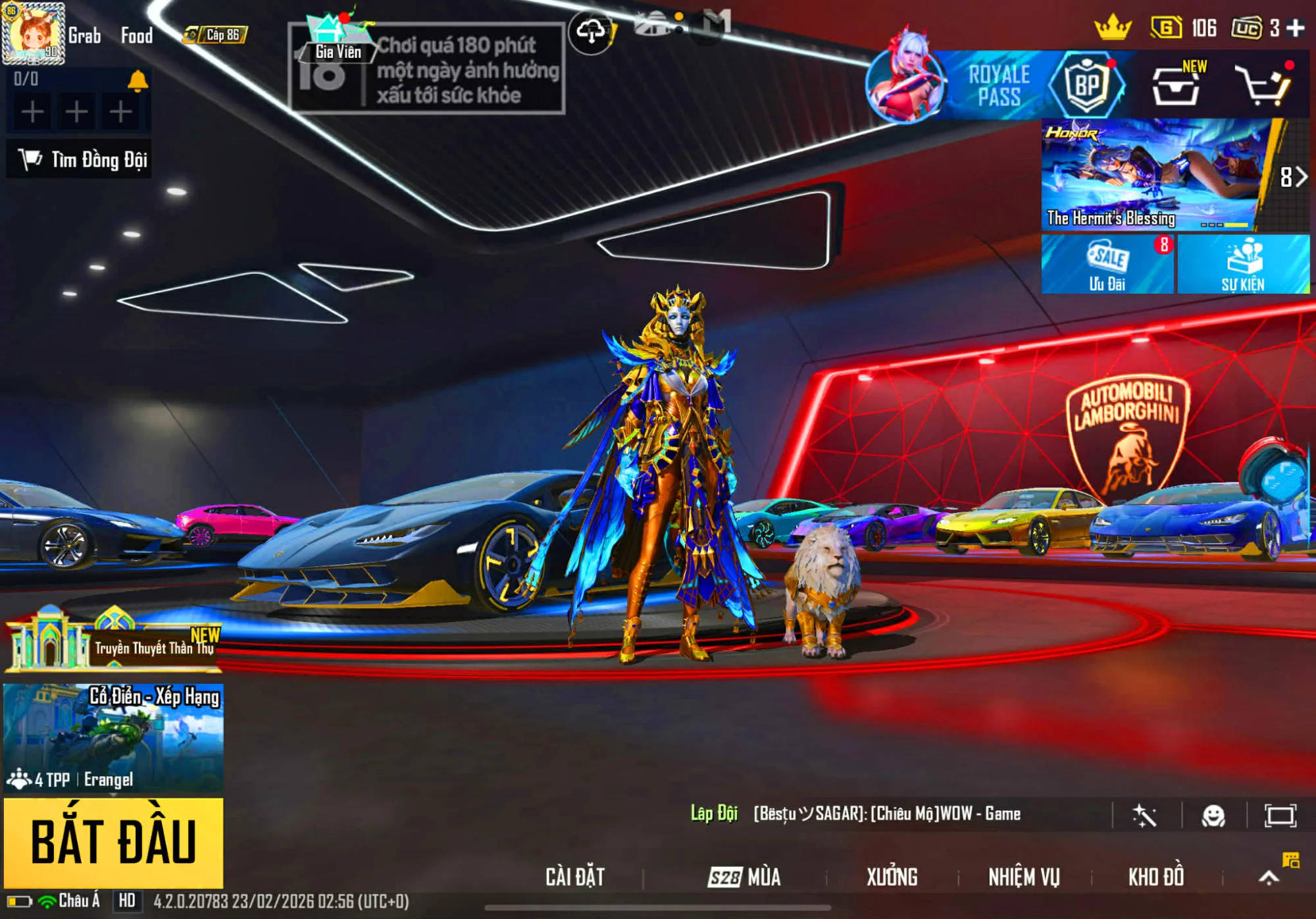Open the Cổ Điển - Xếp Hạng mode selector
This screenshot has width=1316, height=919.
point(113,737)
